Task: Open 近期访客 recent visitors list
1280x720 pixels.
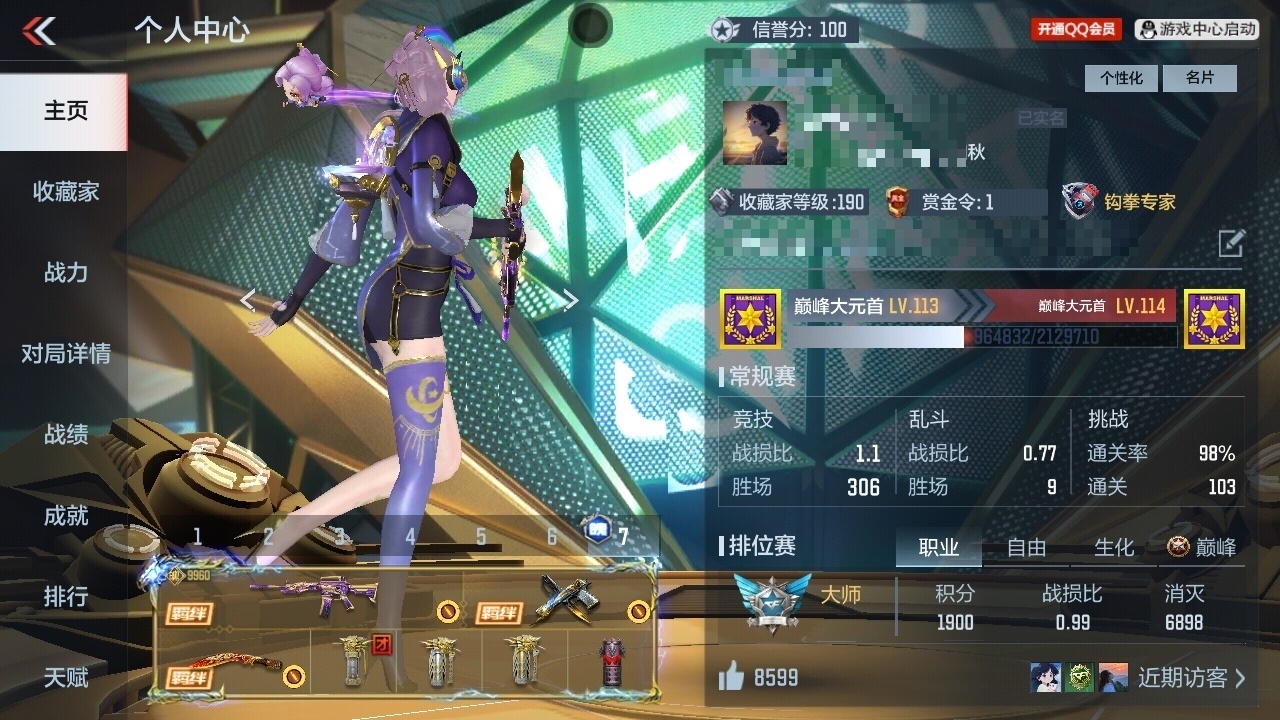Action: (1192, 678)
